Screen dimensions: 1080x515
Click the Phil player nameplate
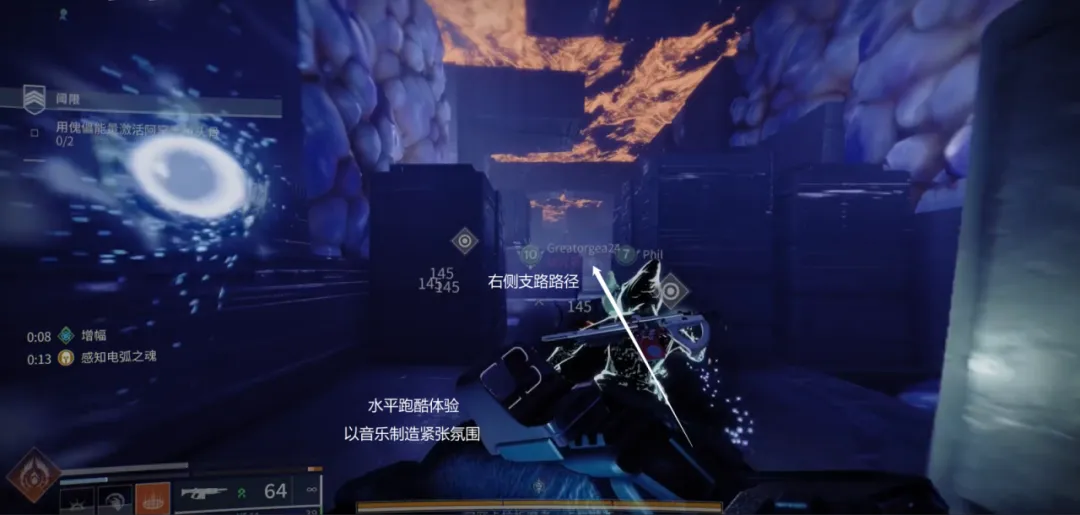652,255
